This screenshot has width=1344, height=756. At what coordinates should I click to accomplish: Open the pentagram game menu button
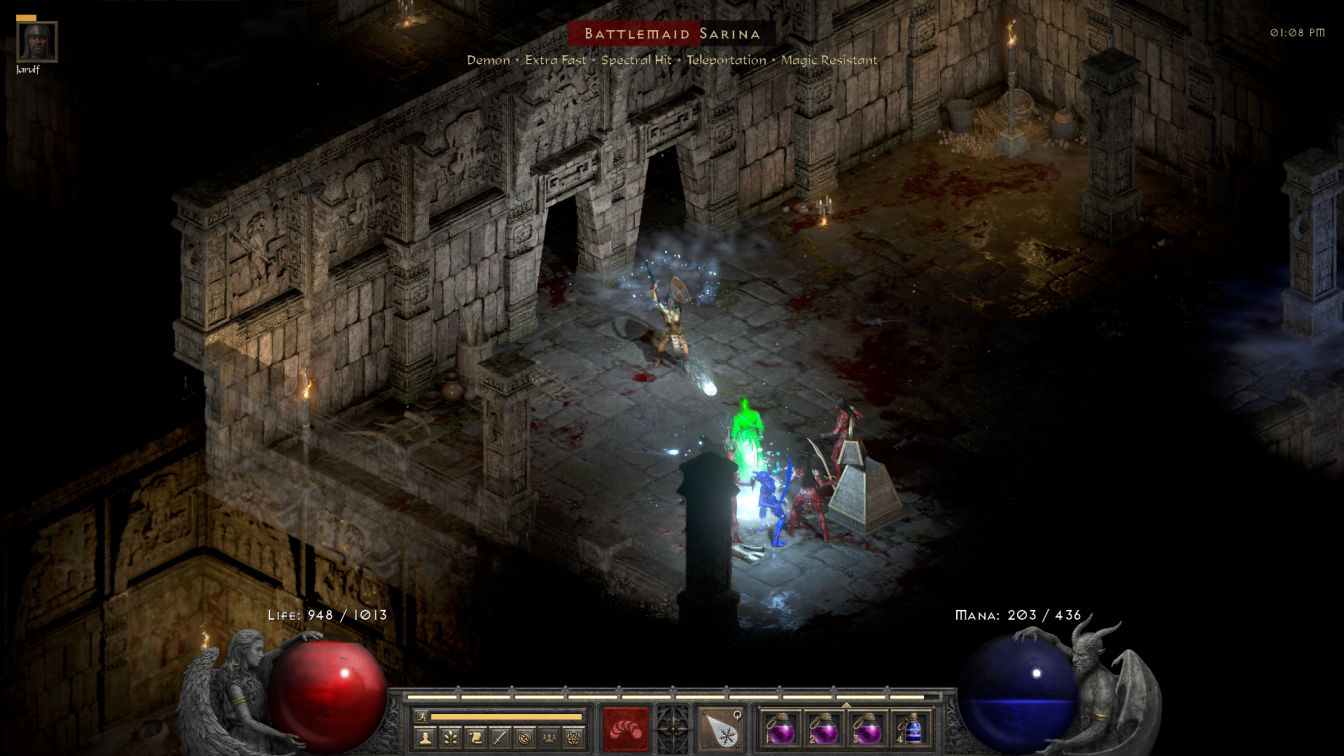point(573,738)
